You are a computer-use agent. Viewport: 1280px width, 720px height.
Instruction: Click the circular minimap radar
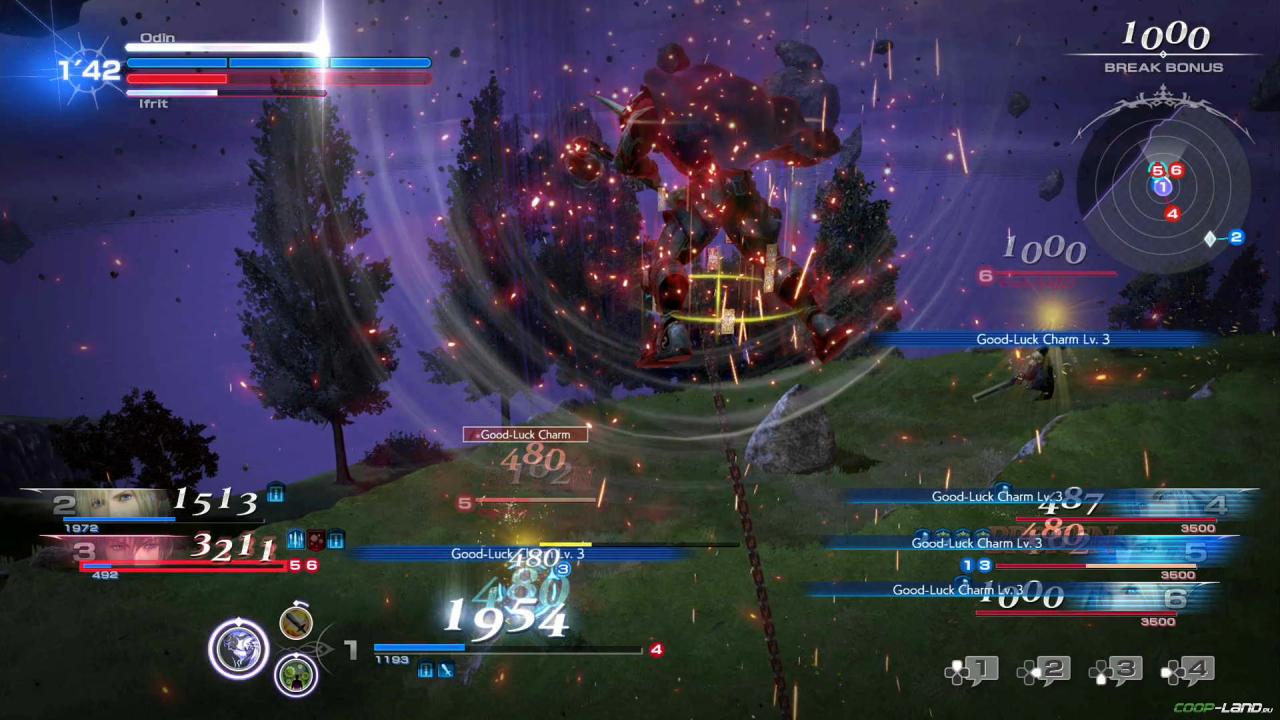coord(1162,187)
